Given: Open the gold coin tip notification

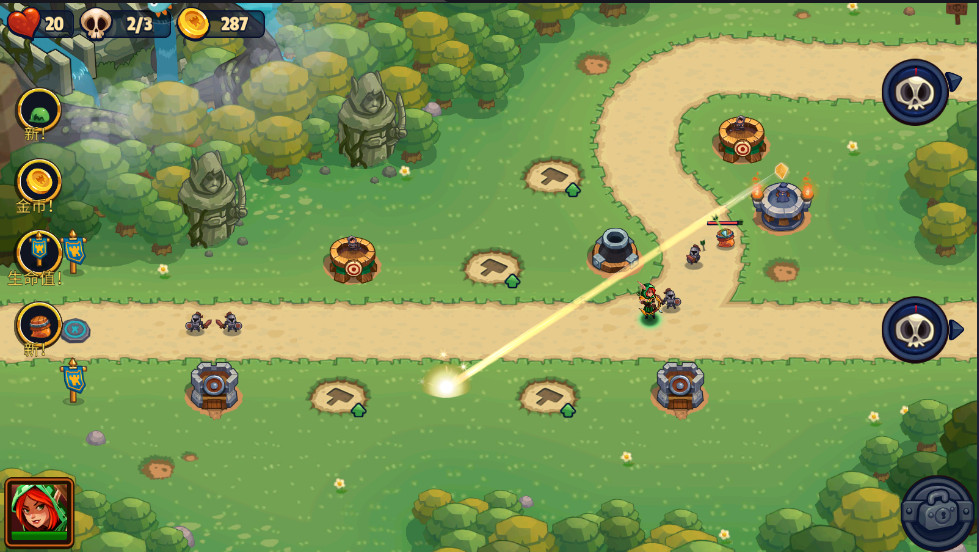Looking at the screenshot, I should tap(39, 181).
